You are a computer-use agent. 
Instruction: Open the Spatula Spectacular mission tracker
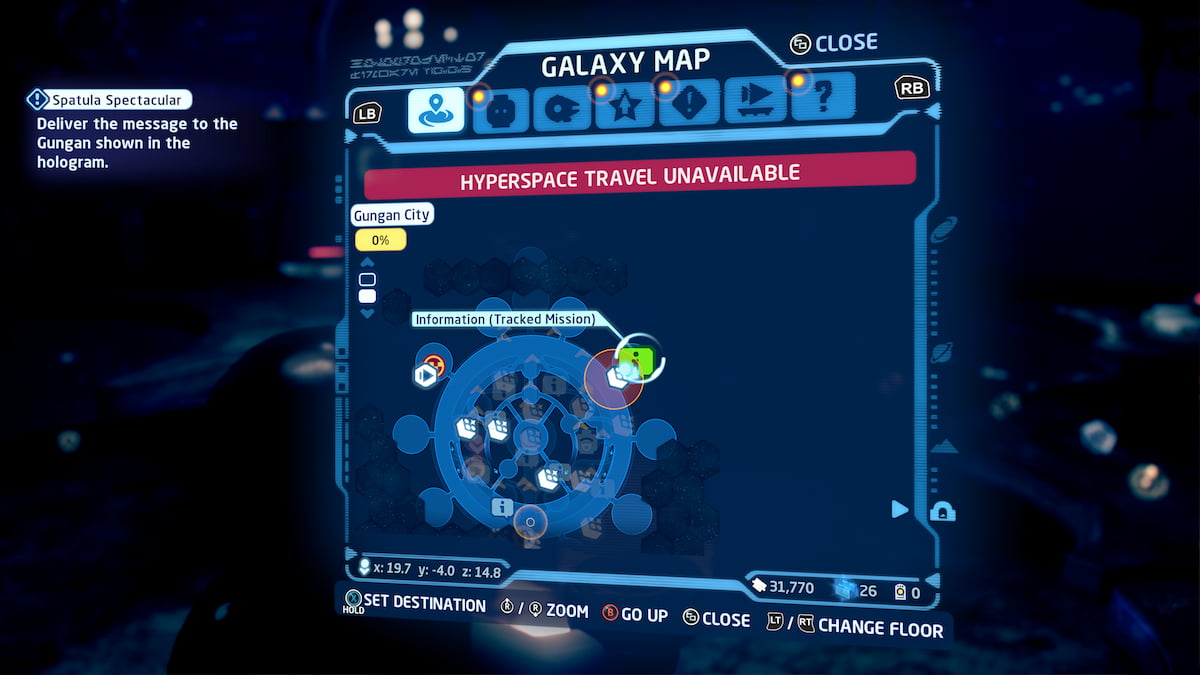click(x=108, y=99)
